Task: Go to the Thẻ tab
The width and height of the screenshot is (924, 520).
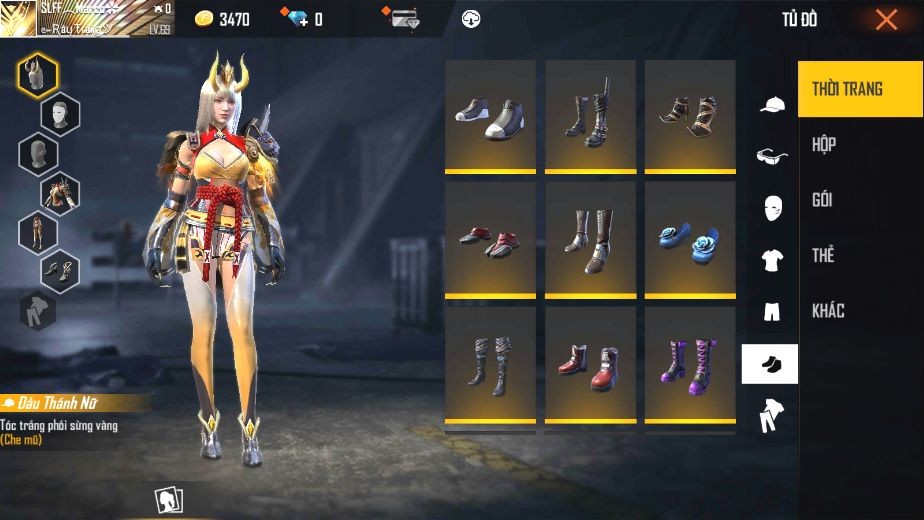Action: 823,255
